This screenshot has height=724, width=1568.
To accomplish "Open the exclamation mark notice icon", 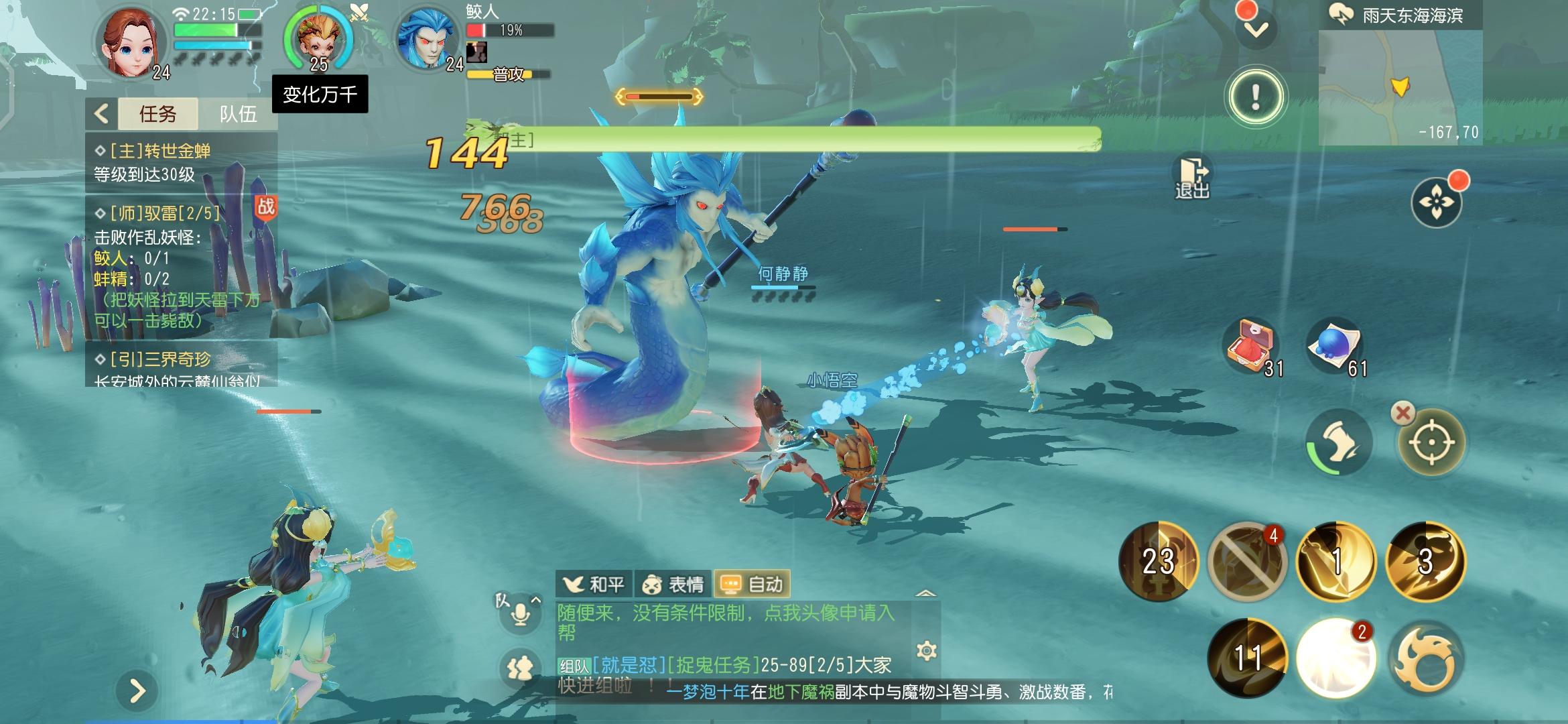I will 1255,97.
